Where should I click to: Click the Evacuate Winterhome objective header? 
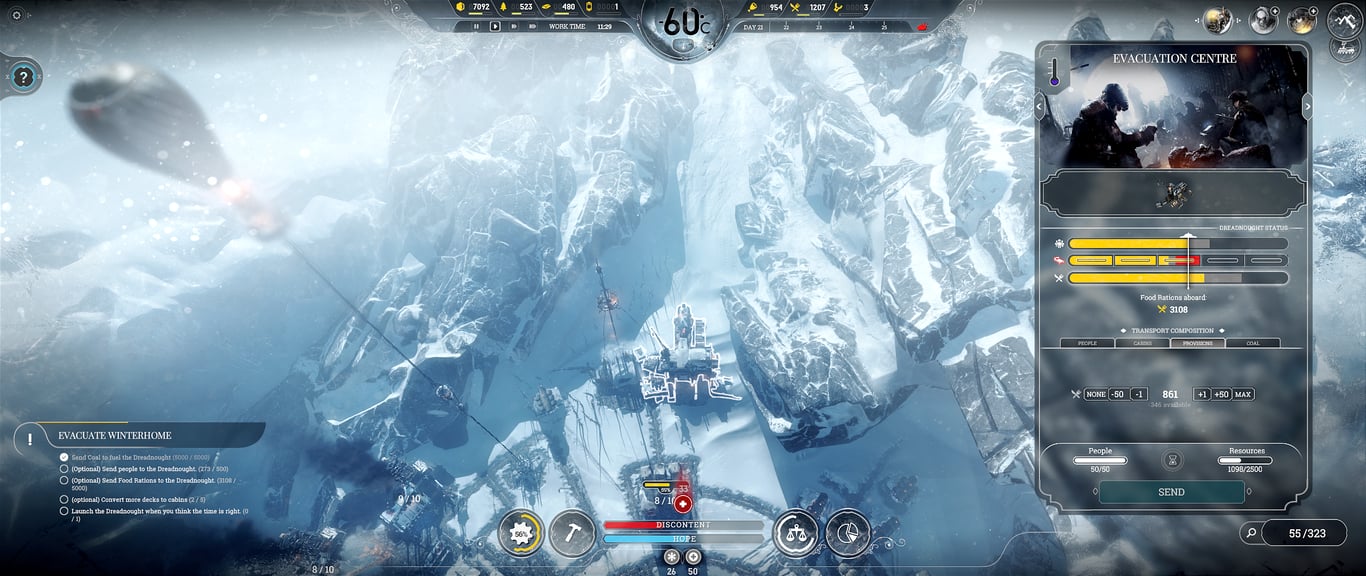(115, 436)
